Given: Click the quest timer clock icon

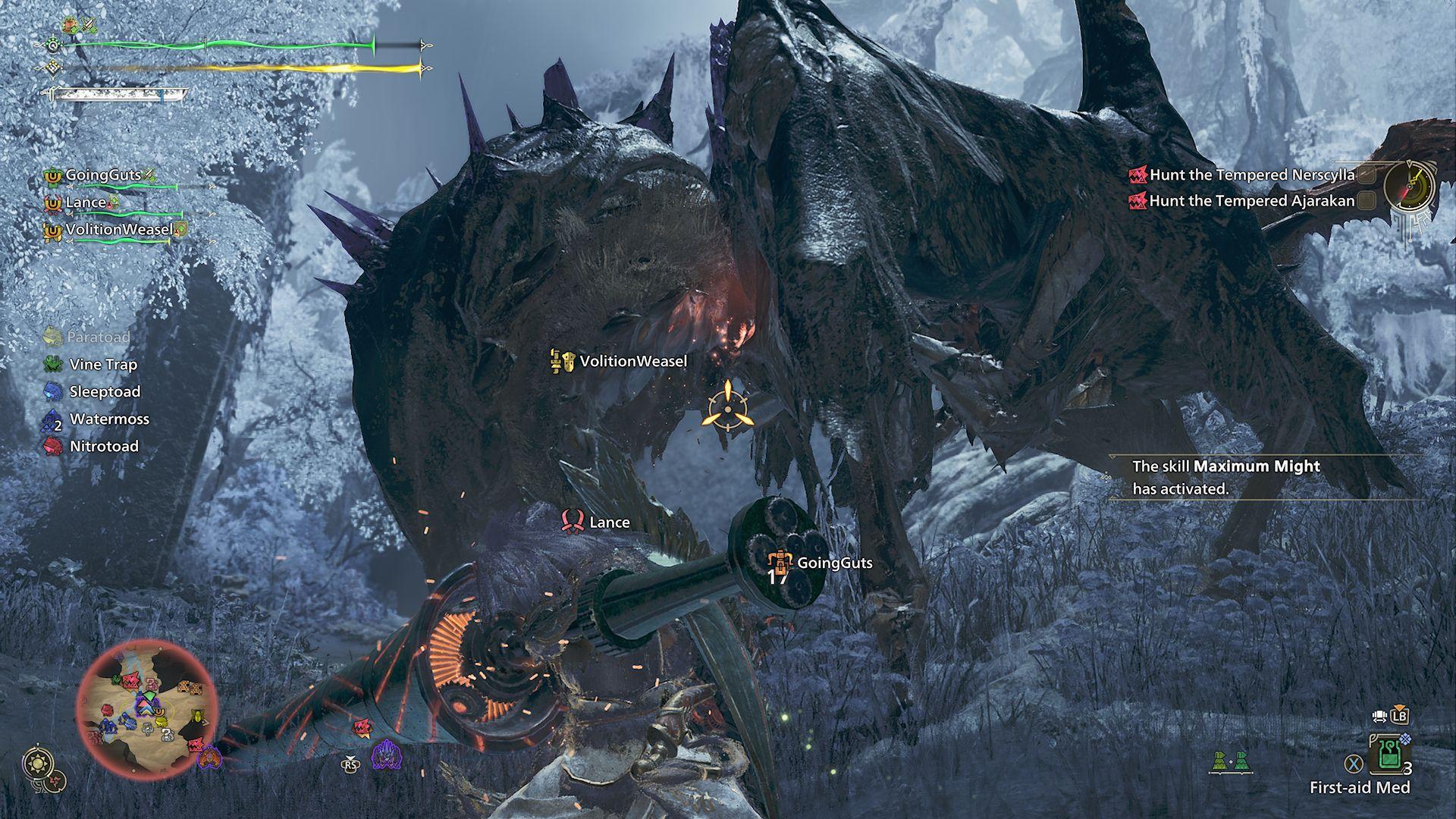Looking at the screenshot, I should (x=1410, y=187).
